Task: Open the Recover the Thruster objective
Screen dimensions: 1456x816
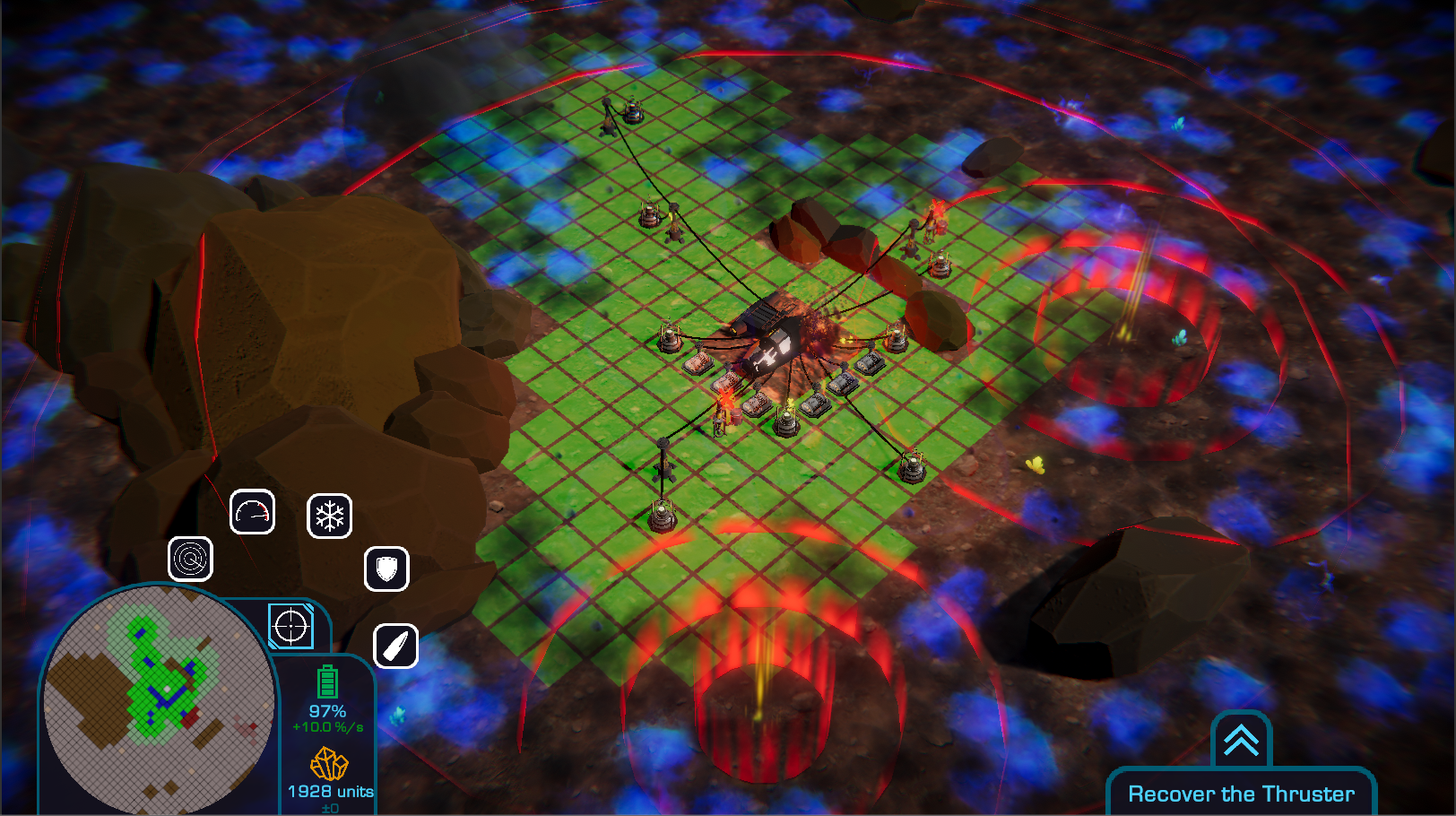Action: tap(1241, 794)
